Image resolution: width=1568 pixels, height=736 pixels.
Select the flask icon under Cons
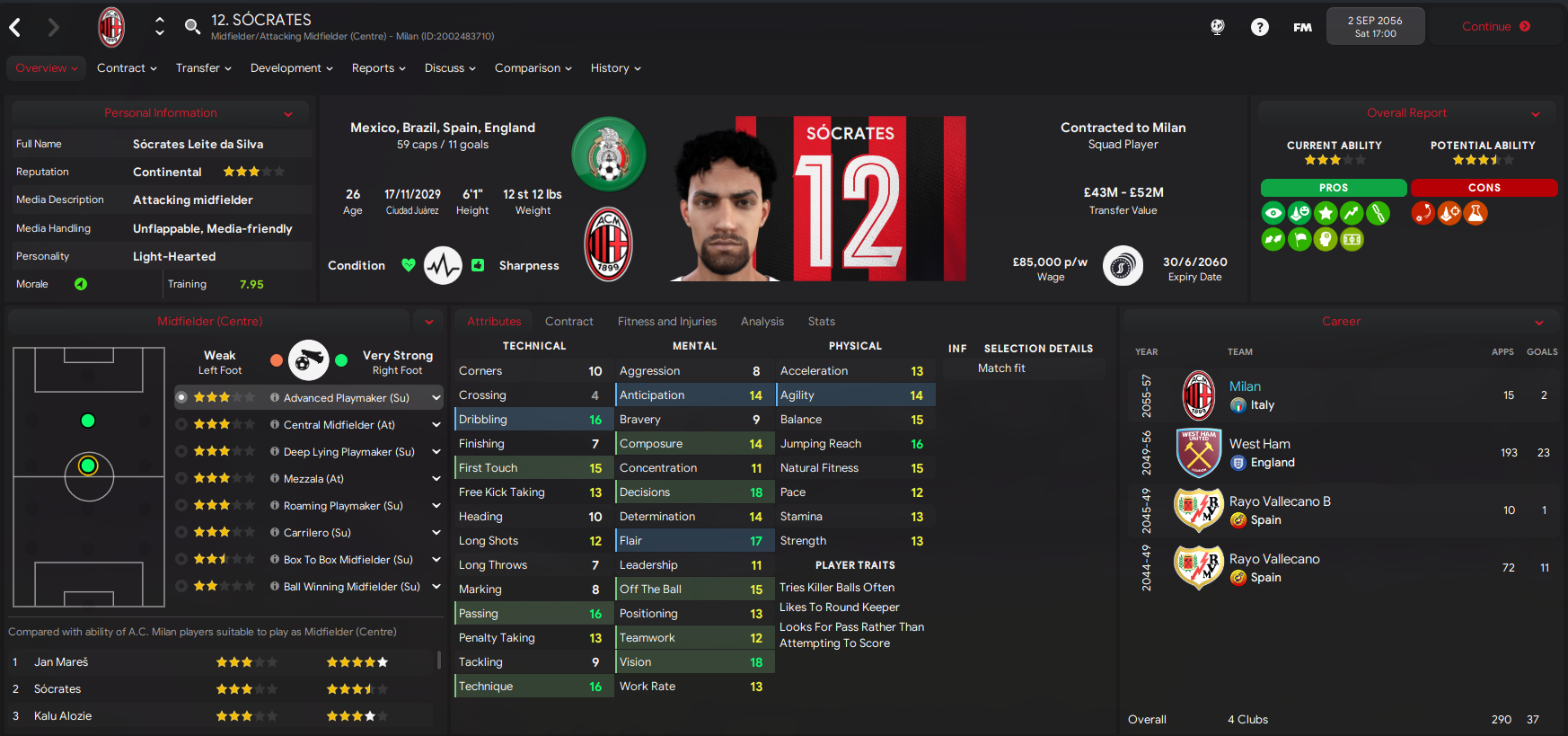(1475, 213)
